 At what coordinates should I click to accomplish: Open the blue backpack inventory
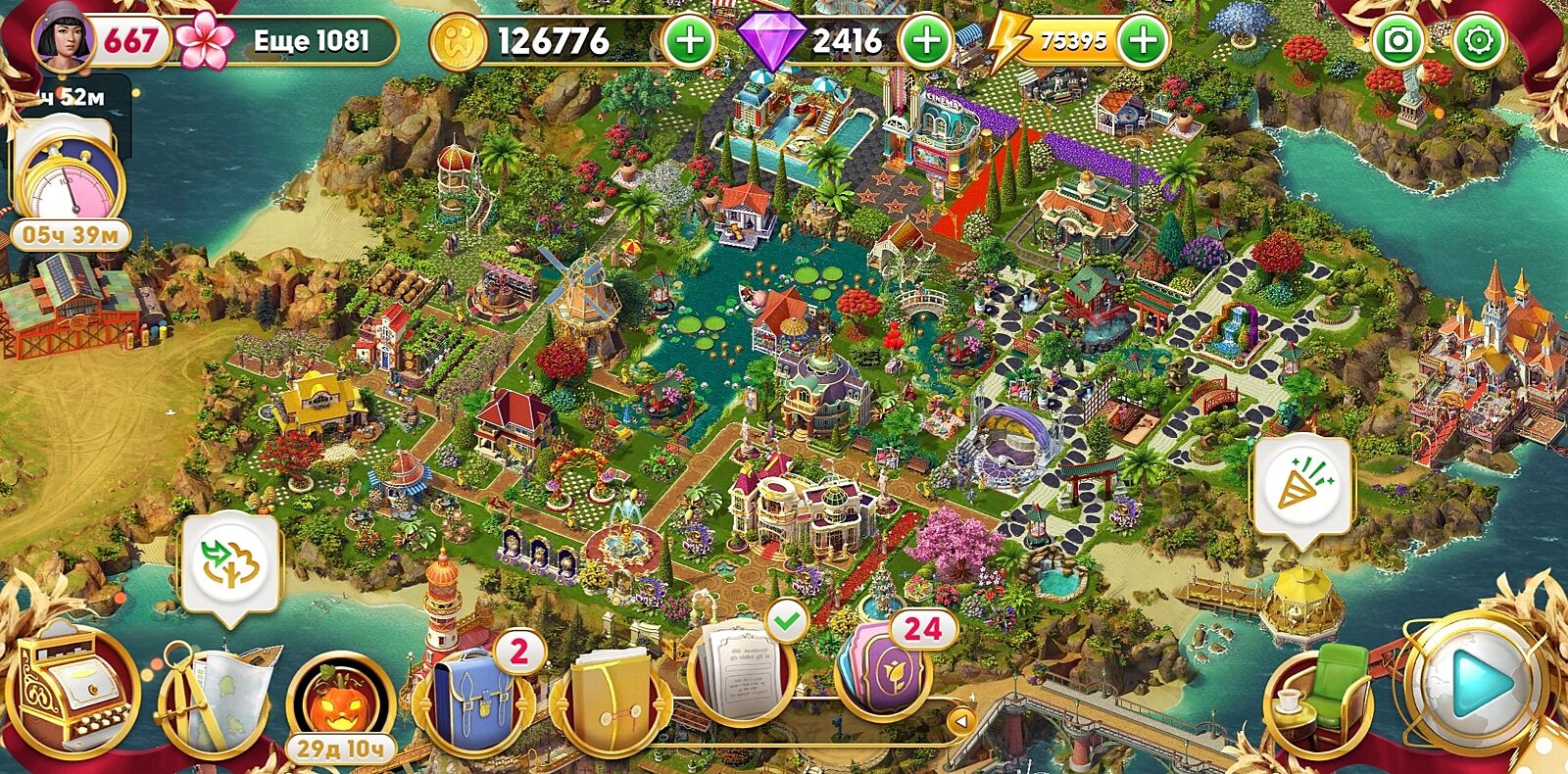[474, 696]
